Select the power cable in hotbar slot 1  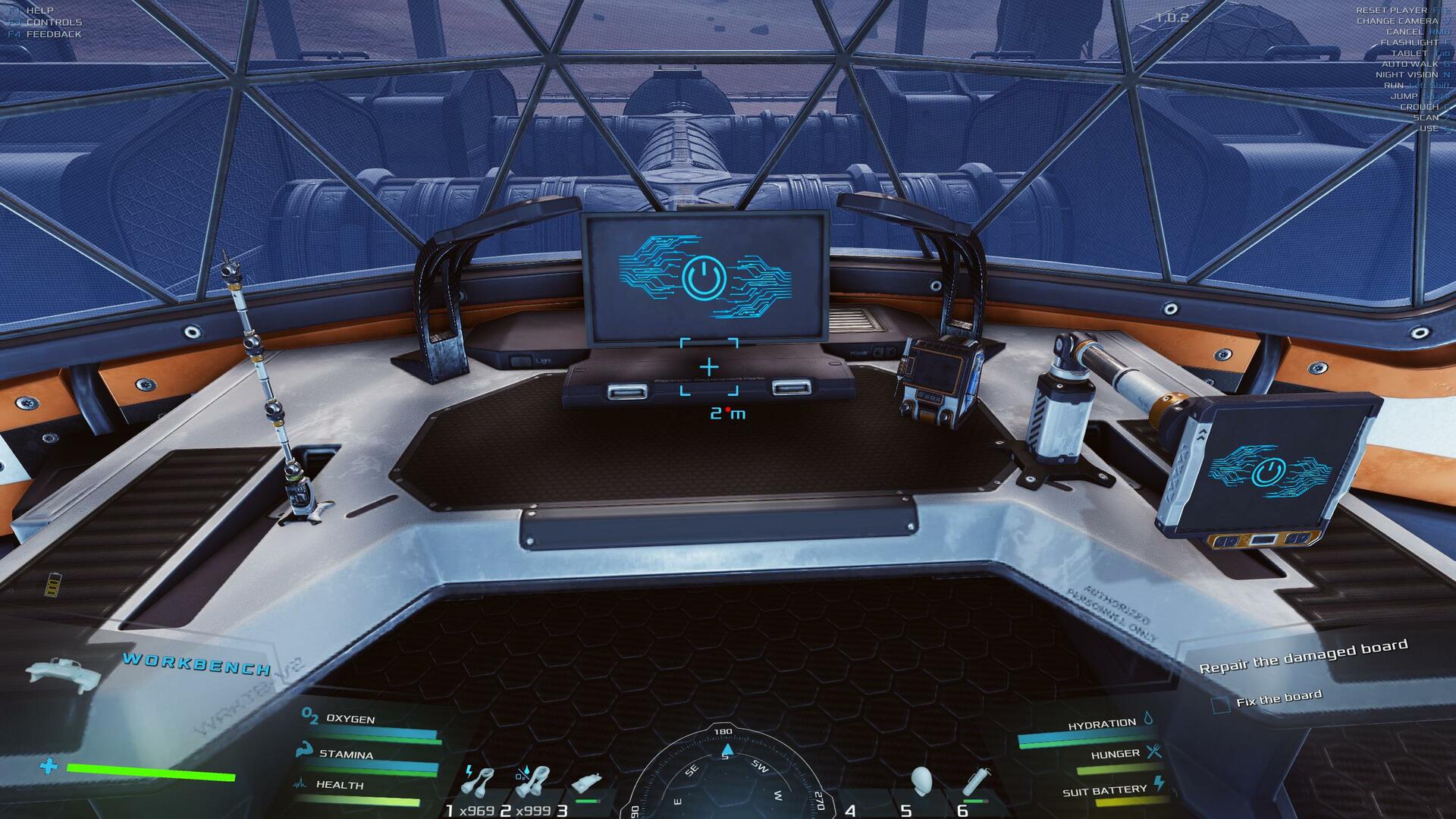(x=479, y=783)
